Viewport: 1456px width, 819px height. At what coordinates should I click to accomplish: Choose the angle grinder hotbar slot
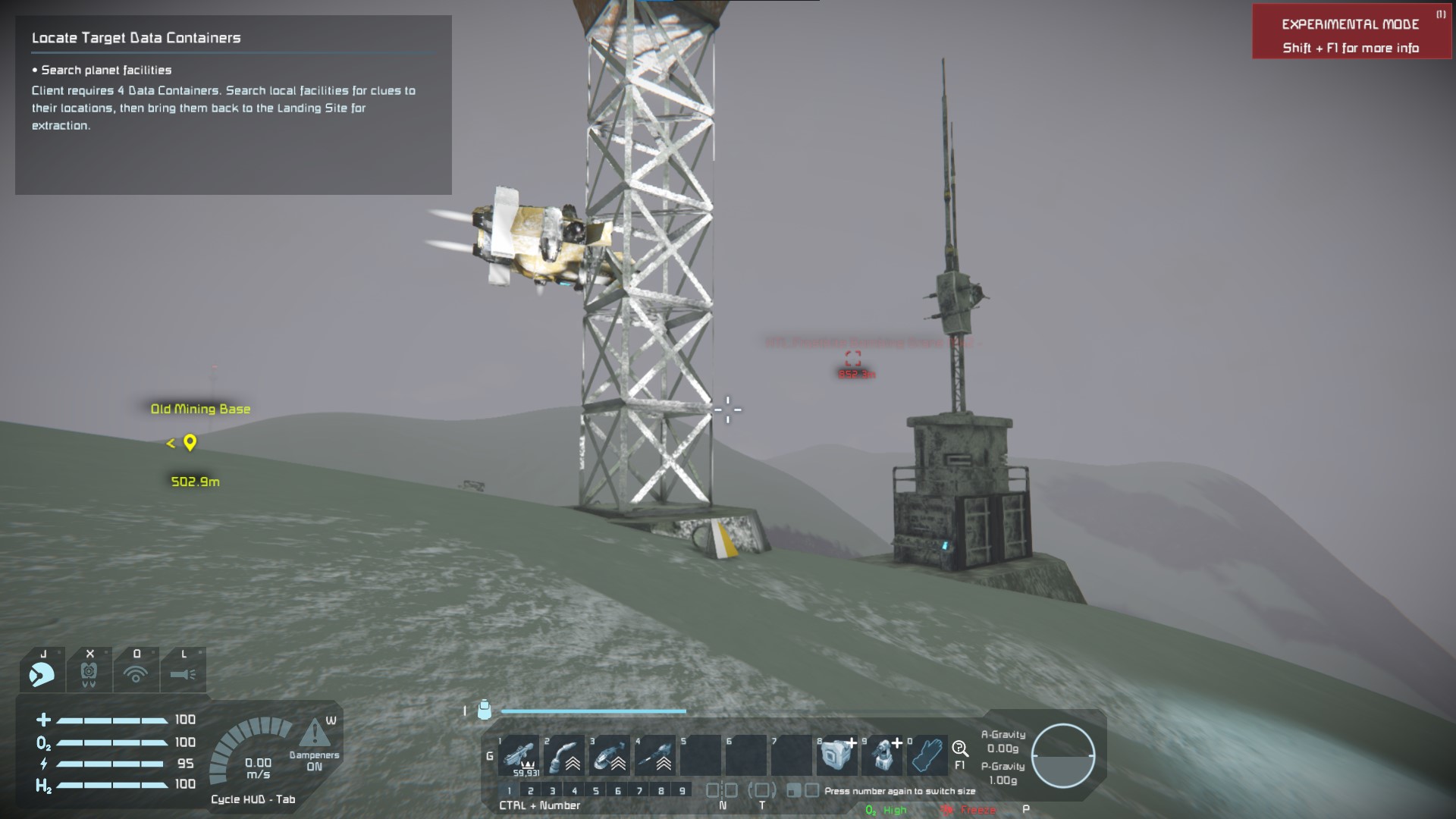610,755
